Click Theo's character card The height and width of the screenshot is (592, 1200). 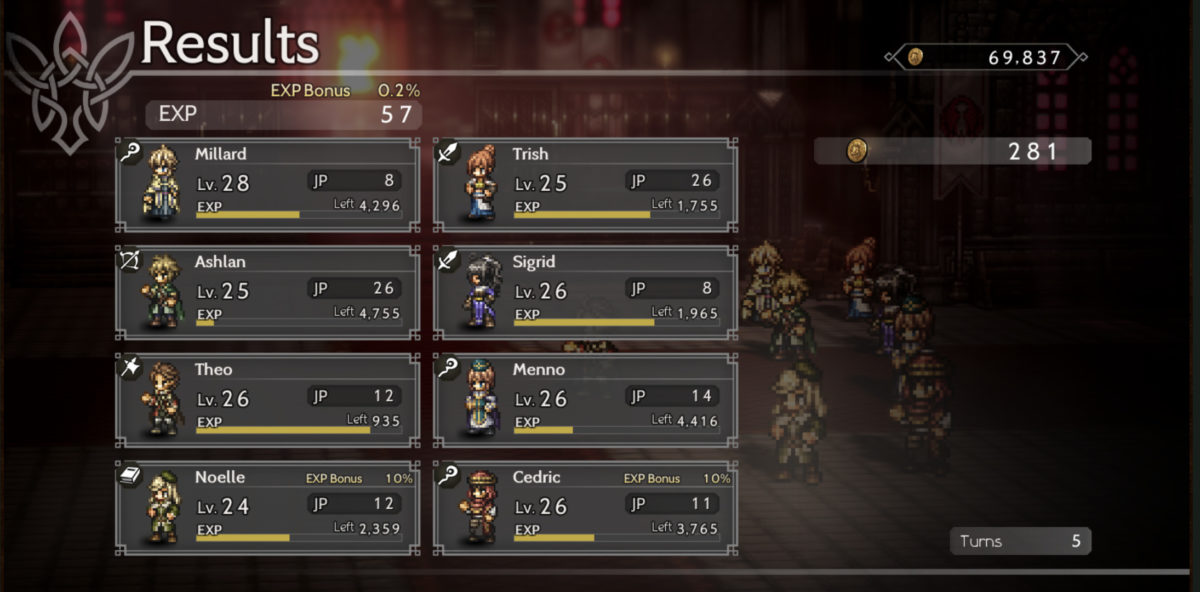pos(268,400)
